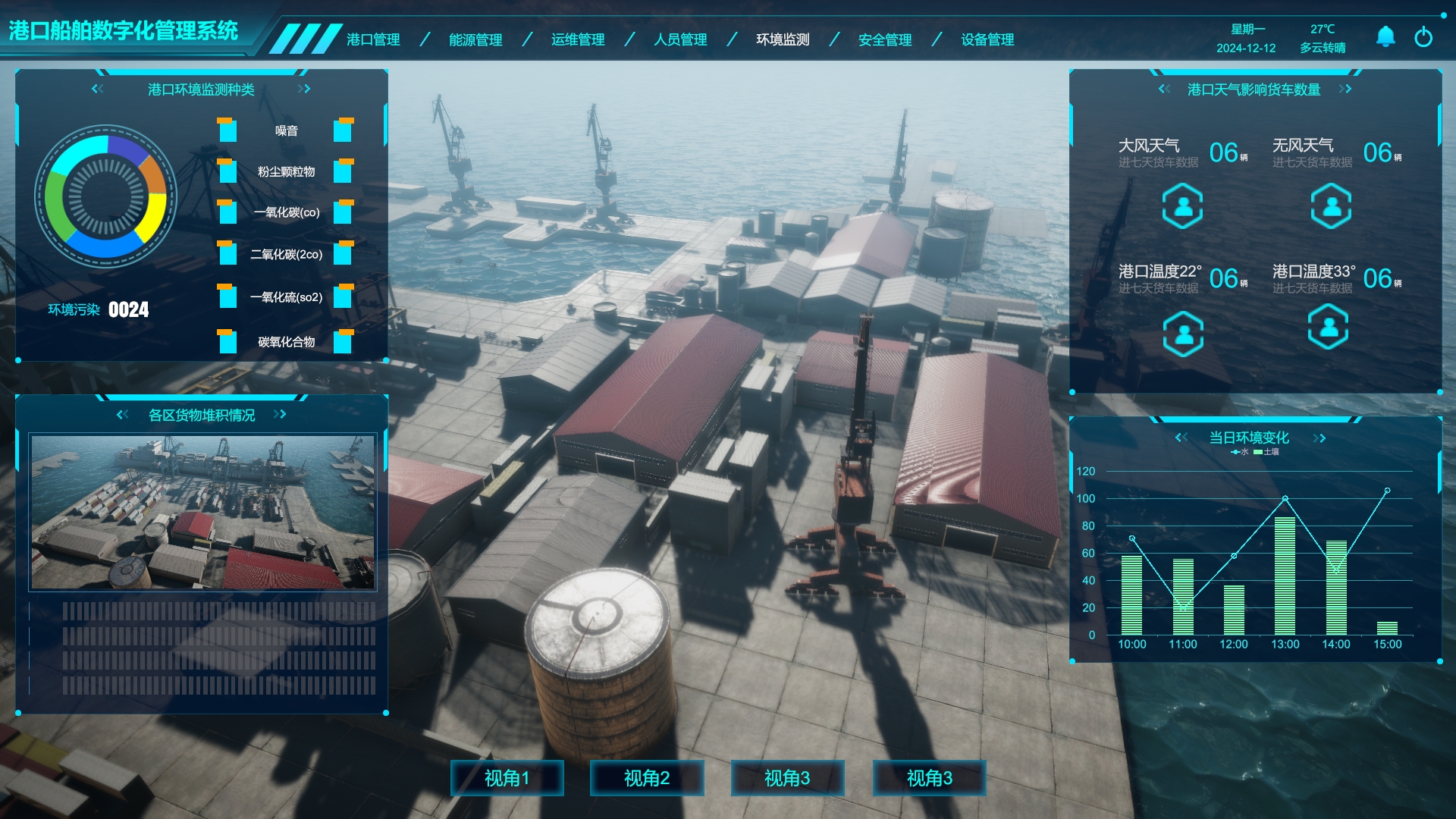Open the 港口管理 navigation tab
This screenshot has height=819, width=1456.
(373, 39)
